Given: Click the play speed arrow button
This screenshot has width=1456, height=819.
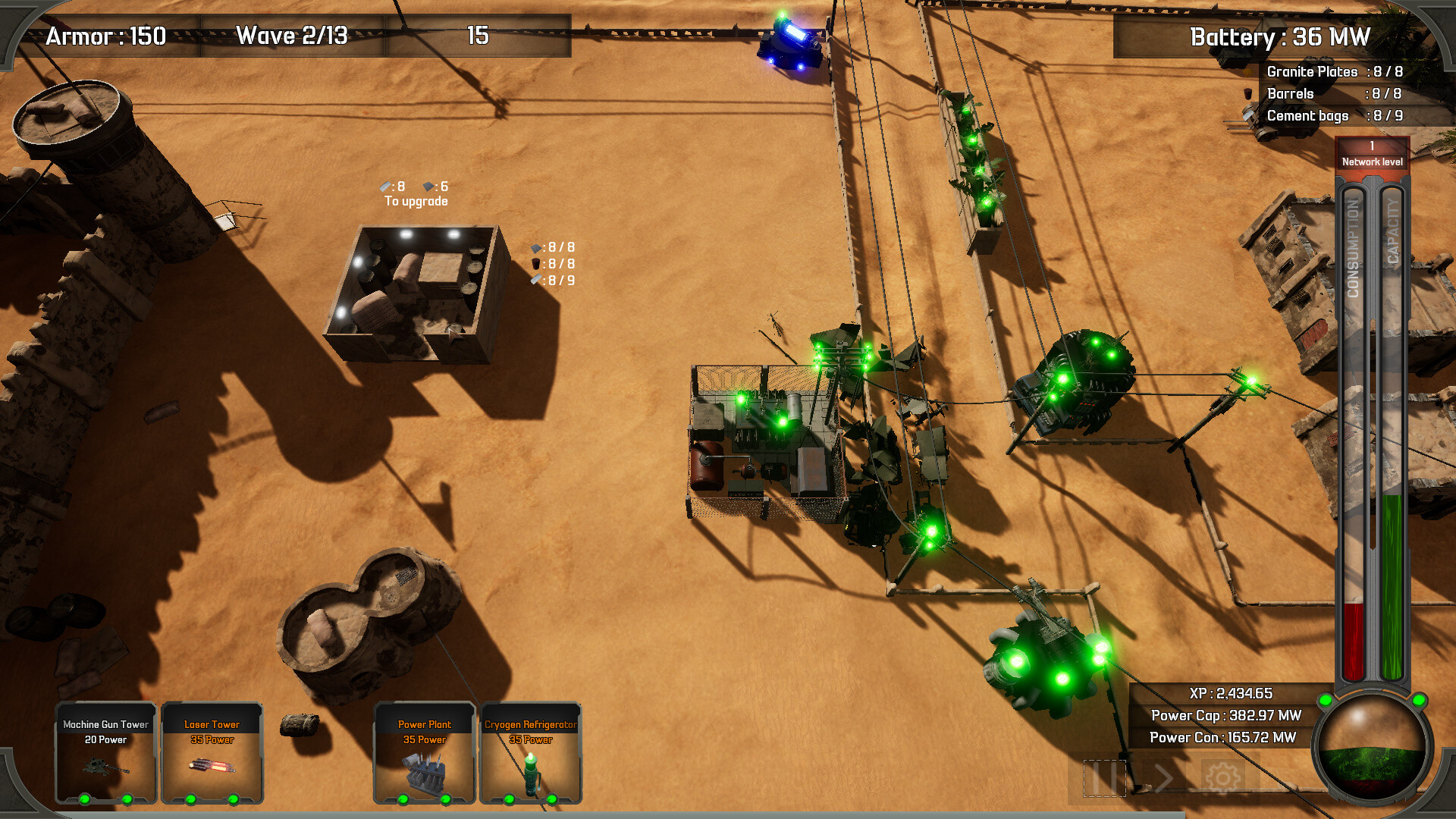Looking at the screenshot, I should (1163, 778).
